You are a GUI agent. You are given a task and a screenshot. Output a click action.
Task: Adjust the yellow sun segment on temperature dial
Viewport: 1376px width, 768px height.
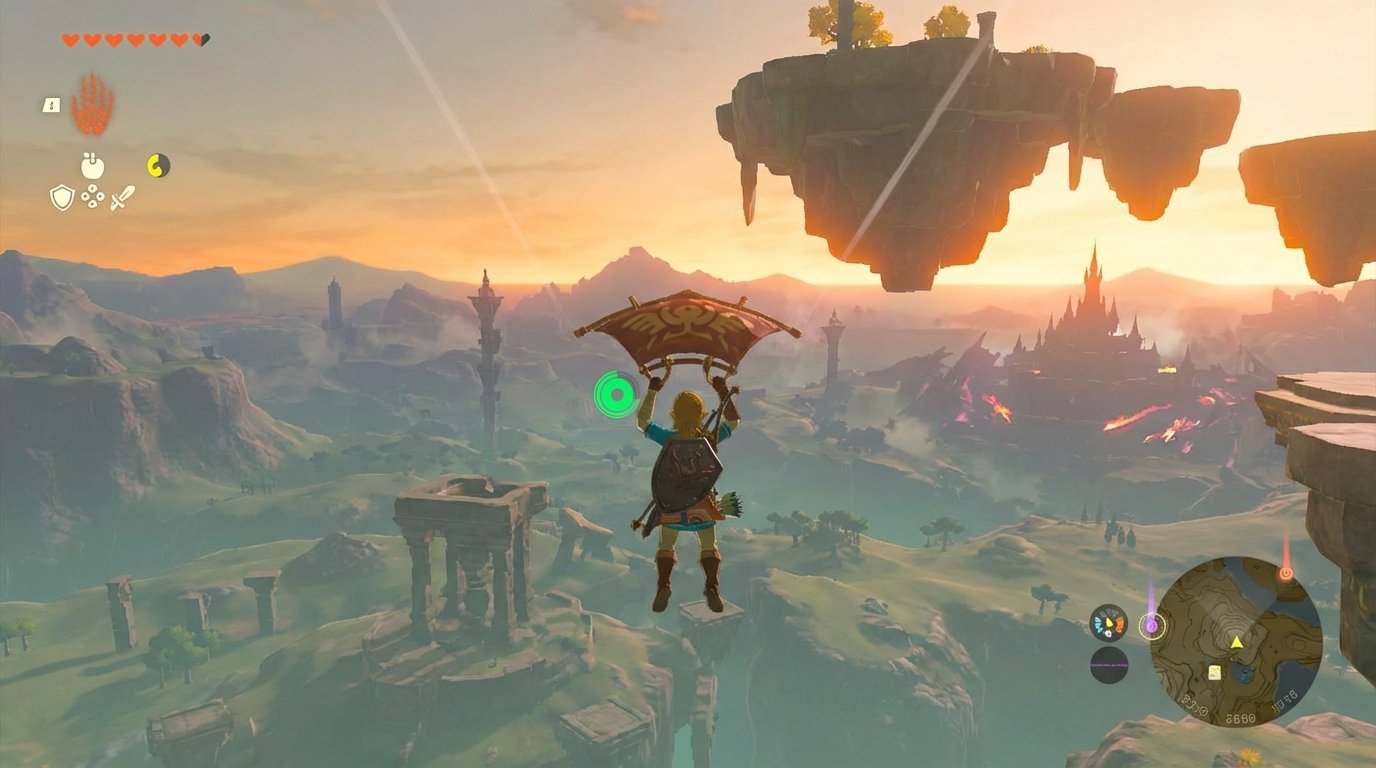click(x=1109, y=623)
